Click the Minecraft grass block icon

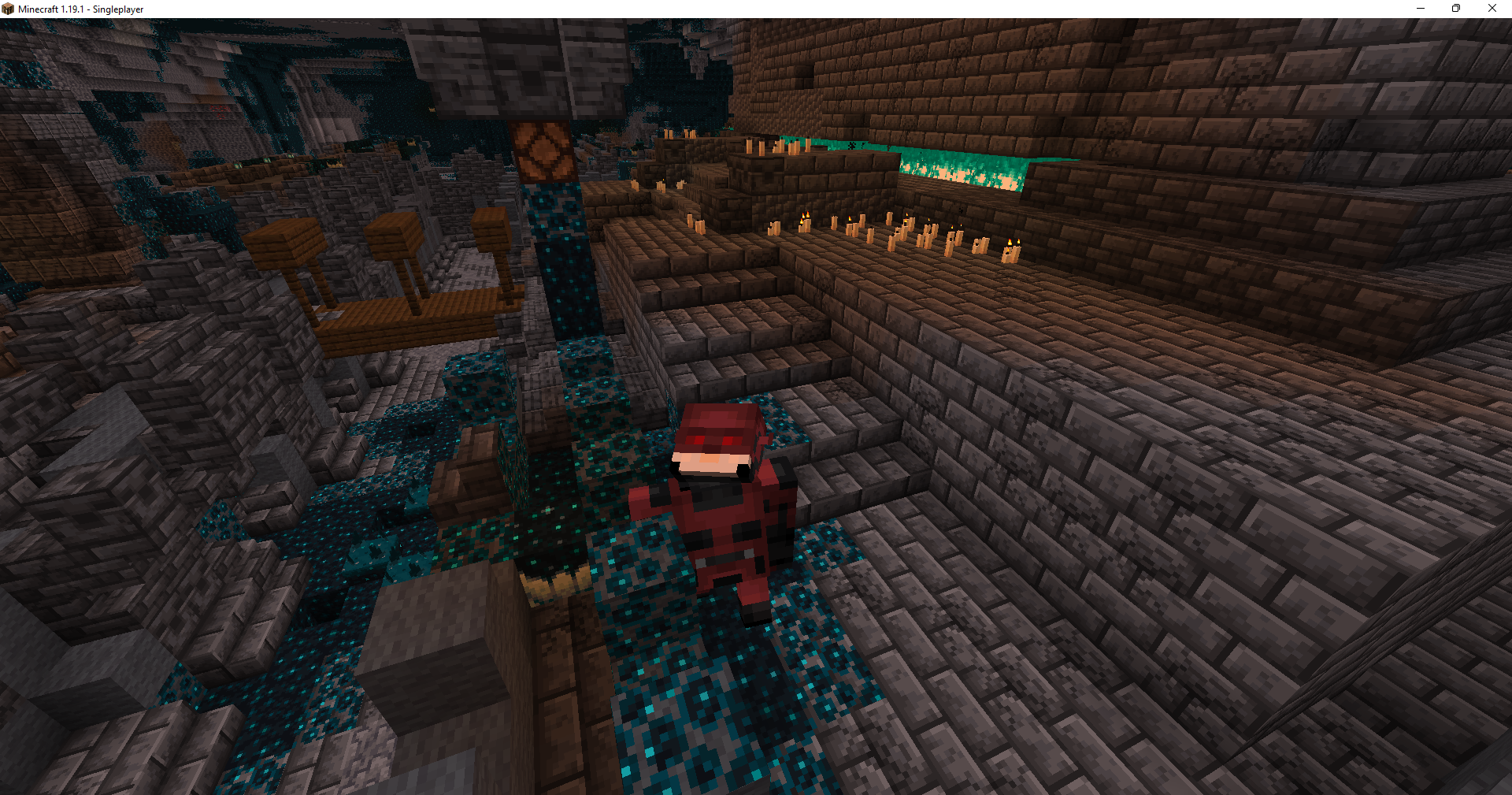tap(8, 8)
